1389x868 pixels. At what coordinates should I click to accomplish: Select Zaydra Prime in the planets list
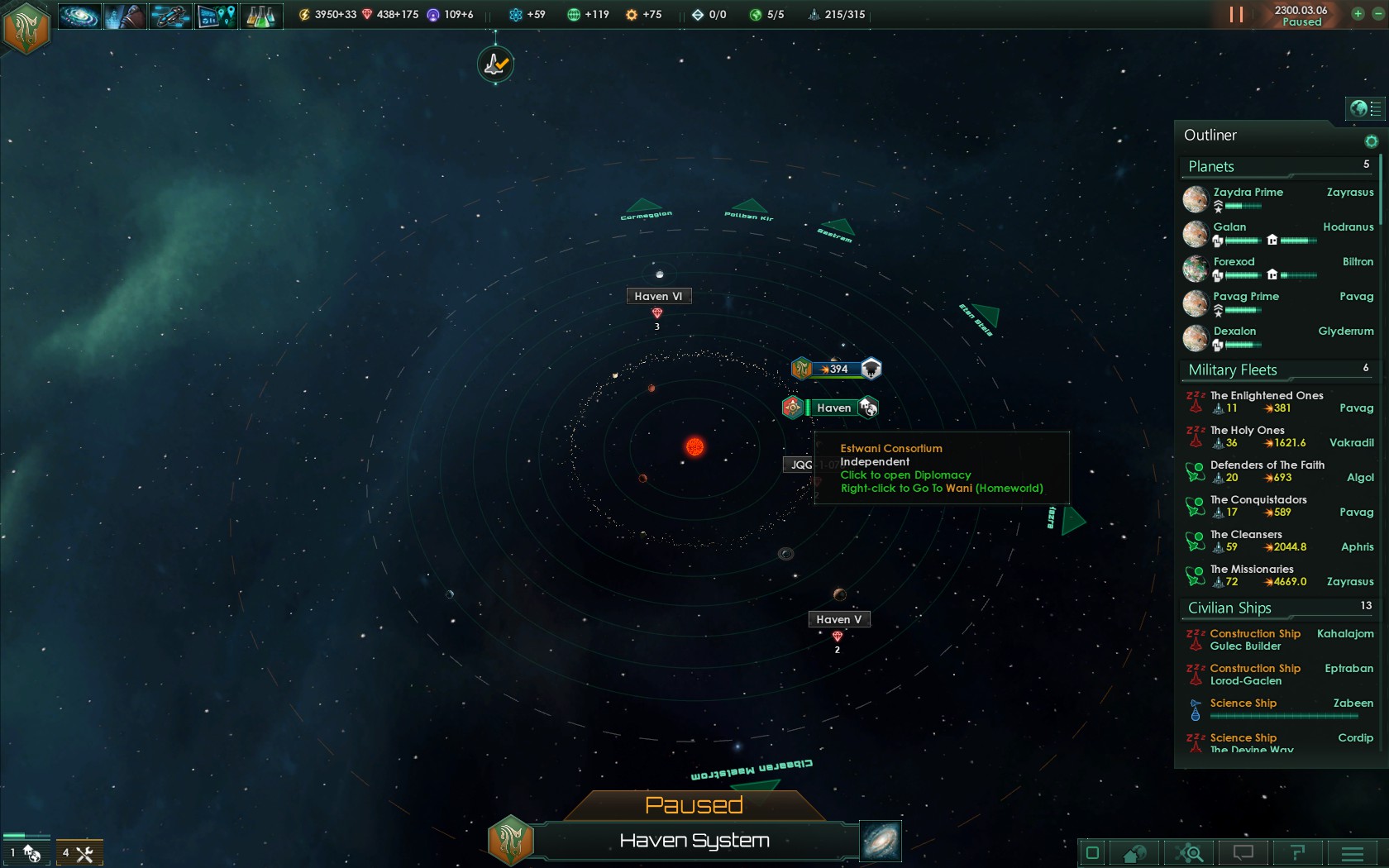[1248, 193]
